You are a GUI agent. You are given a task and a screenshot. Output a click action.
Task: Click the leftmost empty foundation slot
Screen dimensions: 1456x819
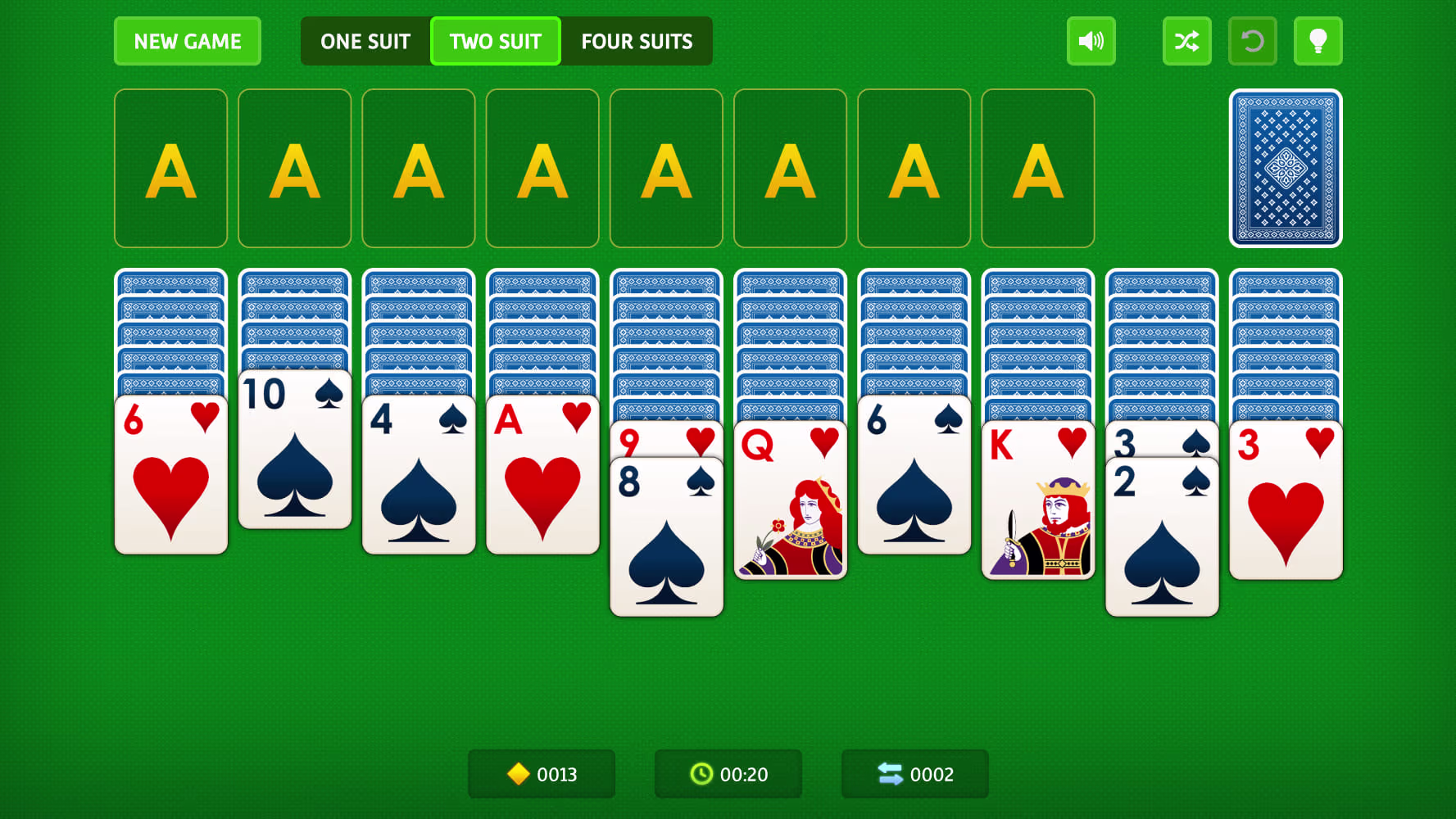point(170,167)
